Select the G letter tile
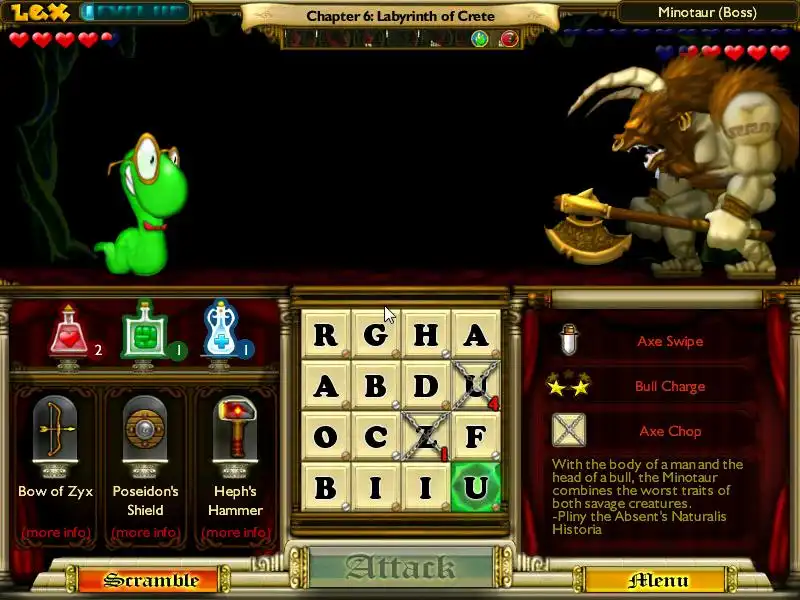 (x=376, y=334)
